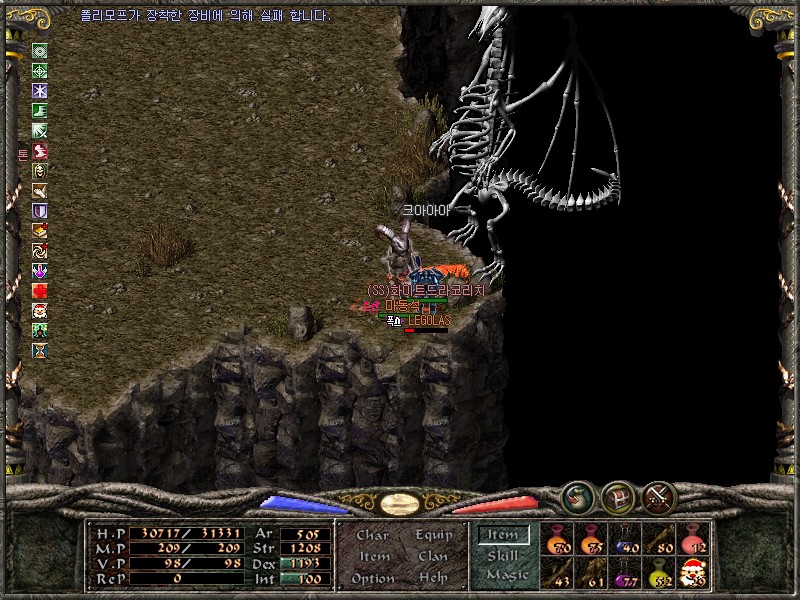800x600 pixels.
Task: Open the Help menu
Action: pyautogui.click(x=433, y=578)
